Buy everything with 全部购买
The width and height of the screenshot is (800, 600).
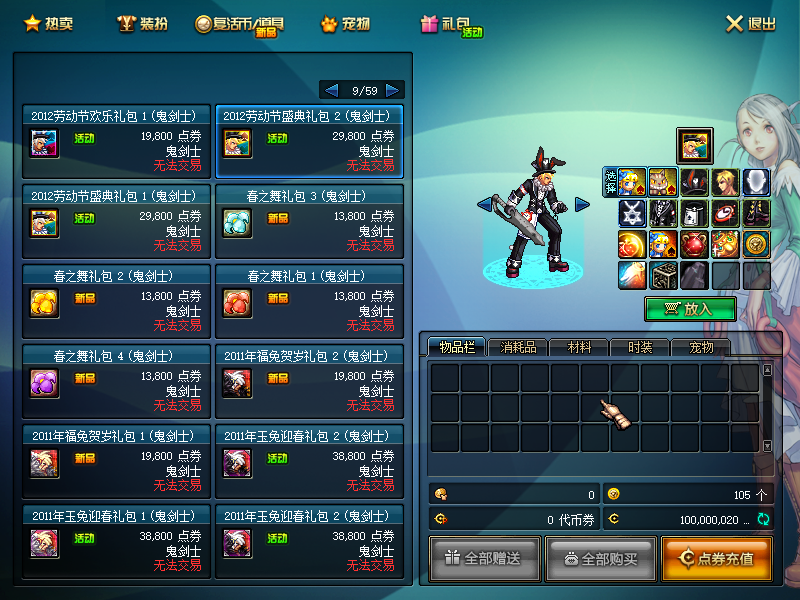(600, 558)
